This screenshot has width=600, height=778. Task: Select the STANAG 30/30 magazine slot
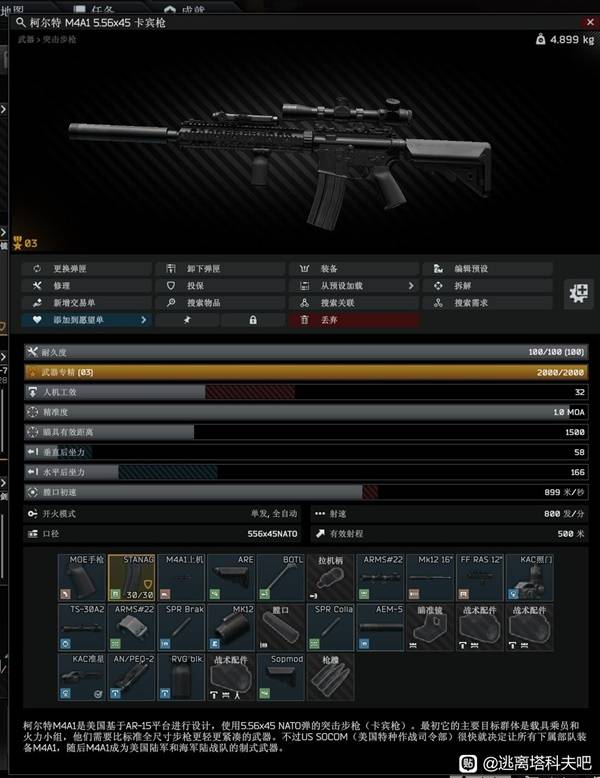click(x=131, y=576)
